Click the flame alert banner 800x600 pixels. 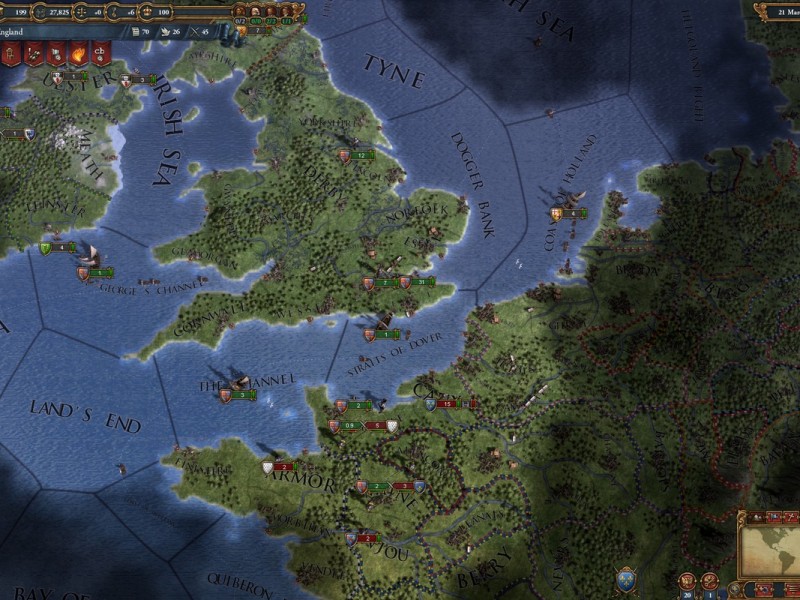pyautogui.click(x=79, y=54)
